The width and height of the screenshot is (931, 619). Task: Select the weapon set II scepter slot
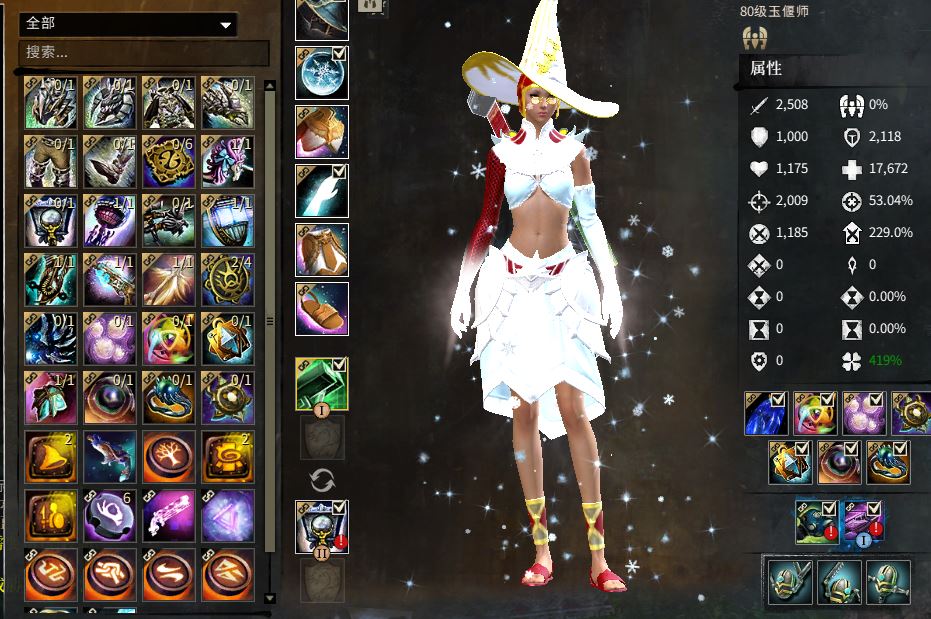point(321,526)
